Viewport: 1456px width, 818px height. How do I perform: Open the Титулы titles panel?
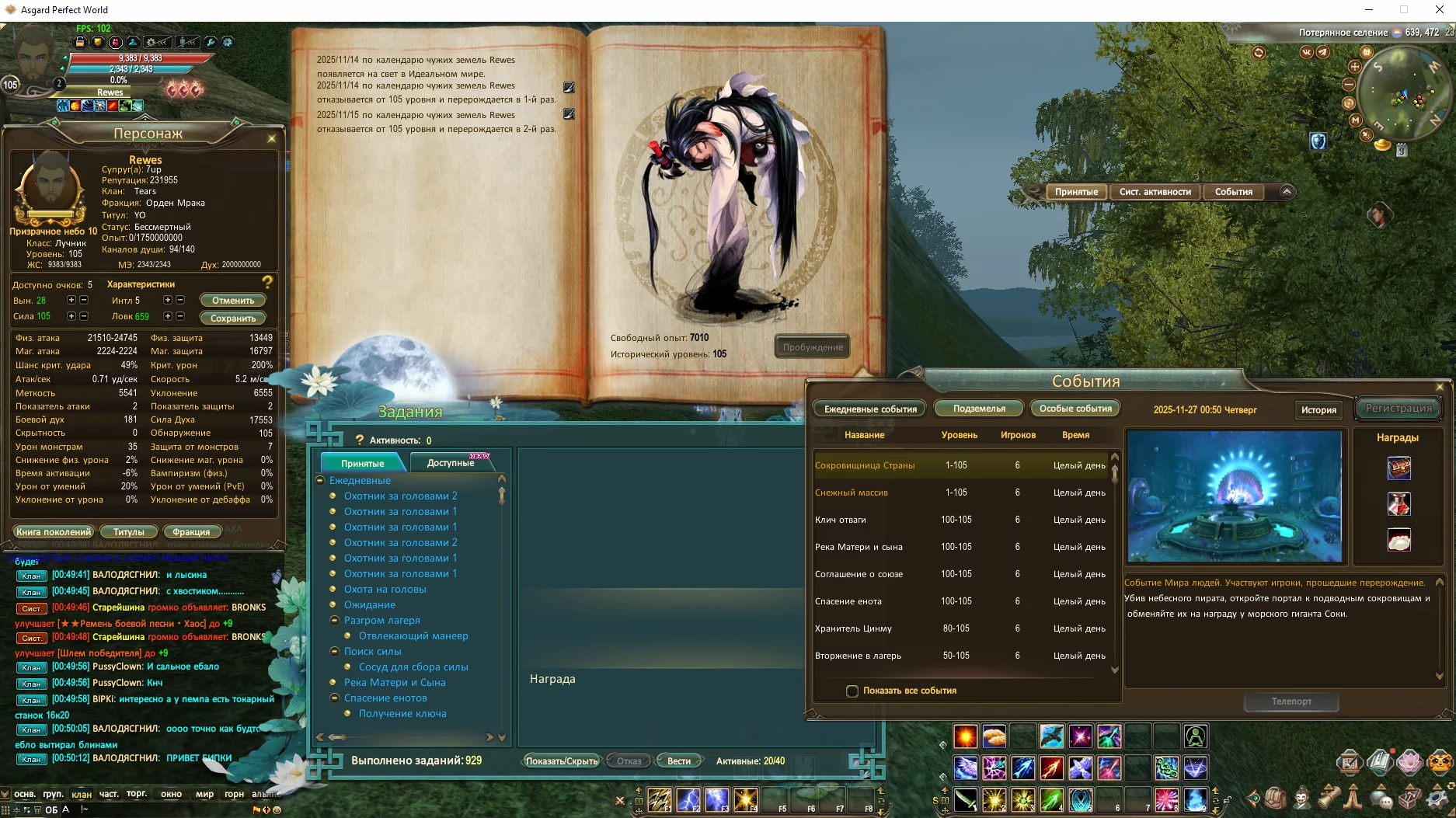point(129,531)
